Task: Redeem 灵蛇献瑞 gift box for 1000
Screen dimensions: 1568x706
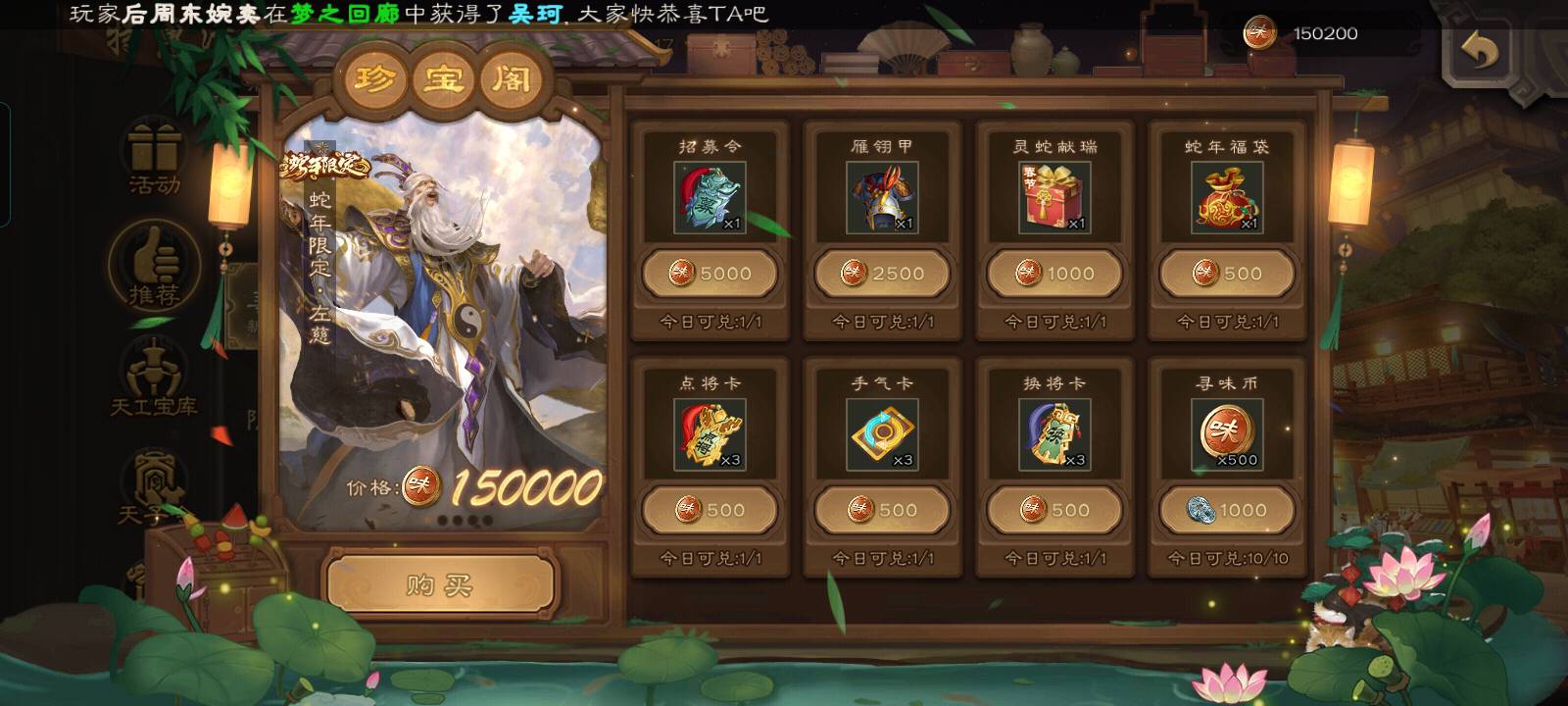Action: [1054, 274]
